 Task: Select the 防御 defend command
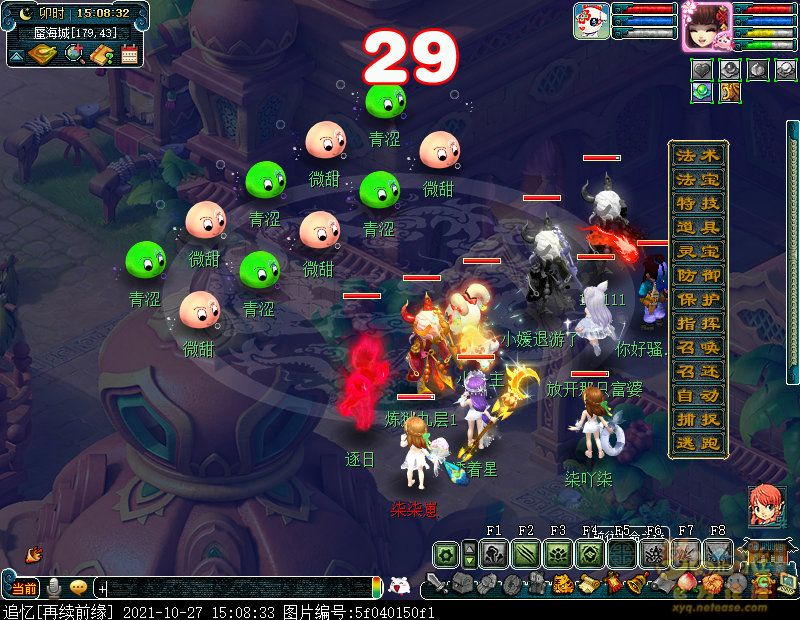tap(698, 276)
